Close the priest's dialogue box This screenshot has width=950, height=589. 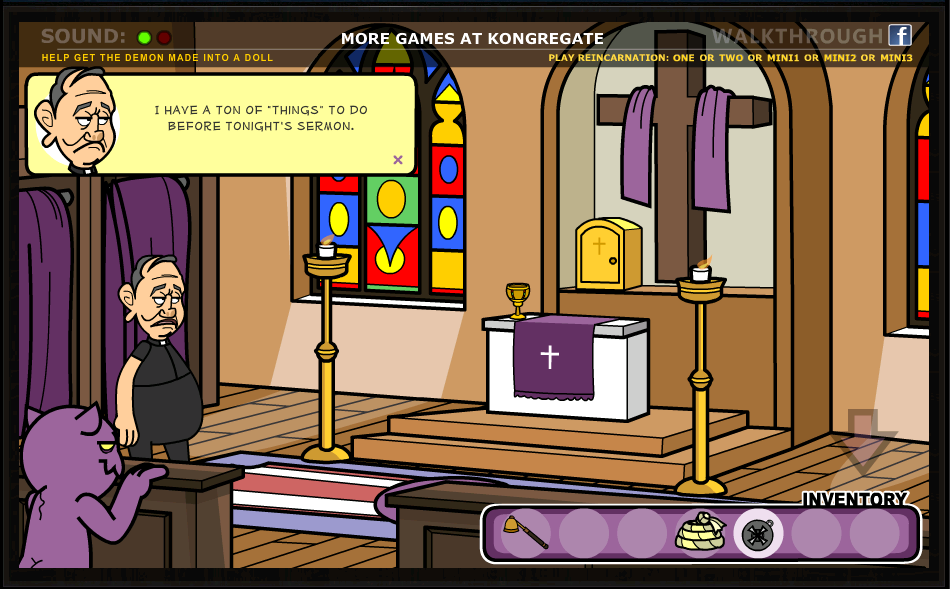(x=397, y=159)
